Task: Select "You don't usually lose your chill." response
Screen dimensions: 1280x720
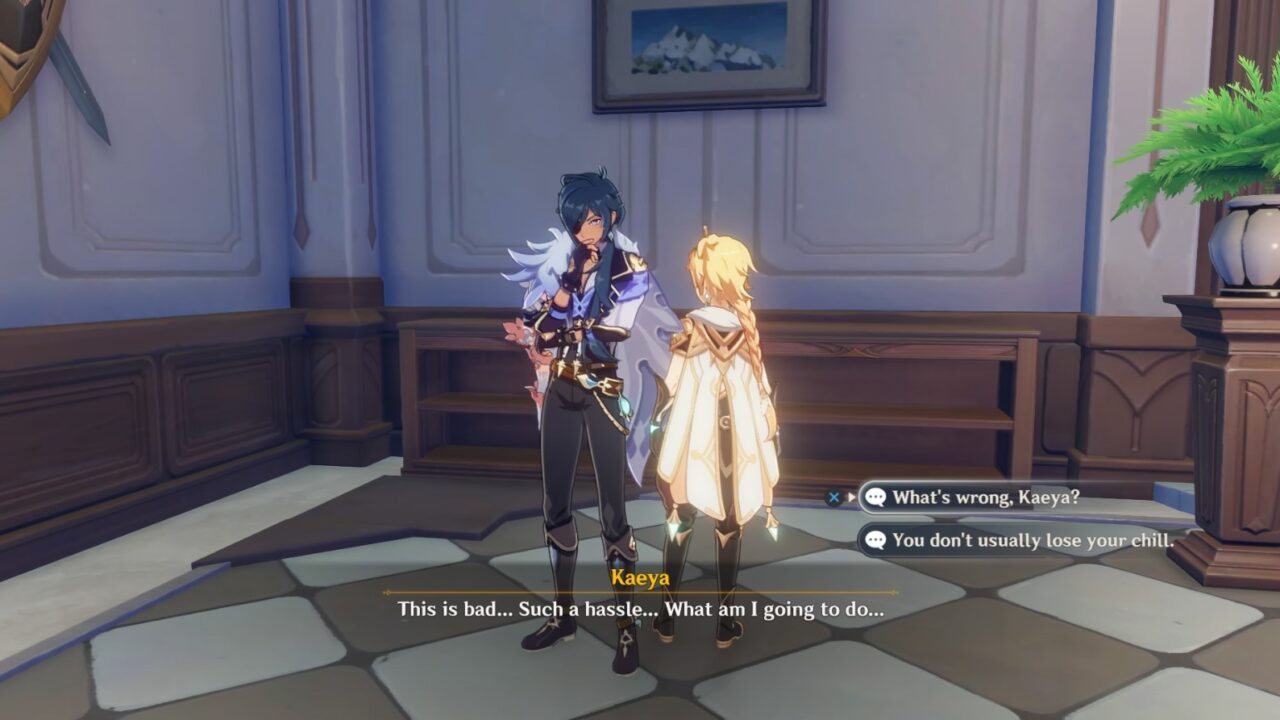Action: [x=1032, y=540]
